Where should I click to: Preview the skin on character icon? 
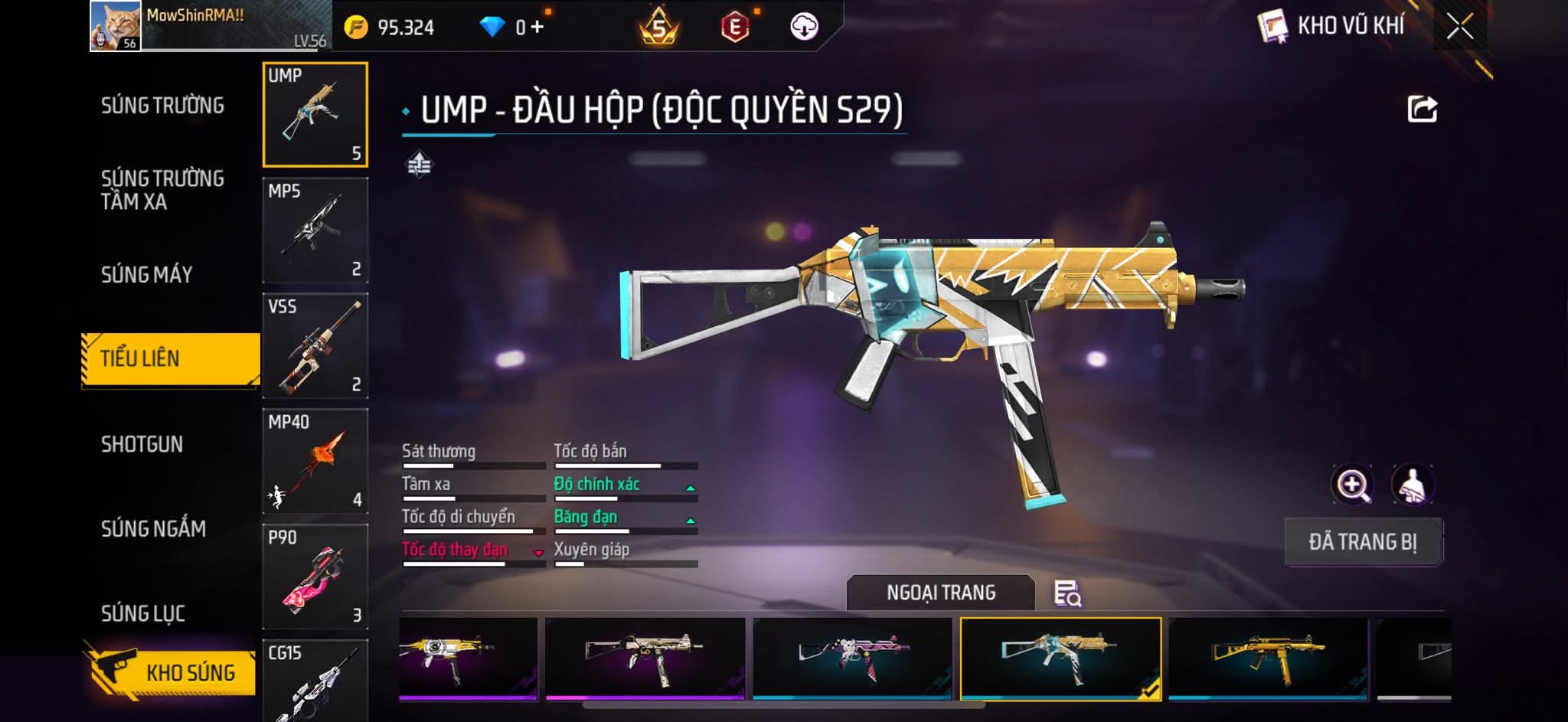point(1412,485)
